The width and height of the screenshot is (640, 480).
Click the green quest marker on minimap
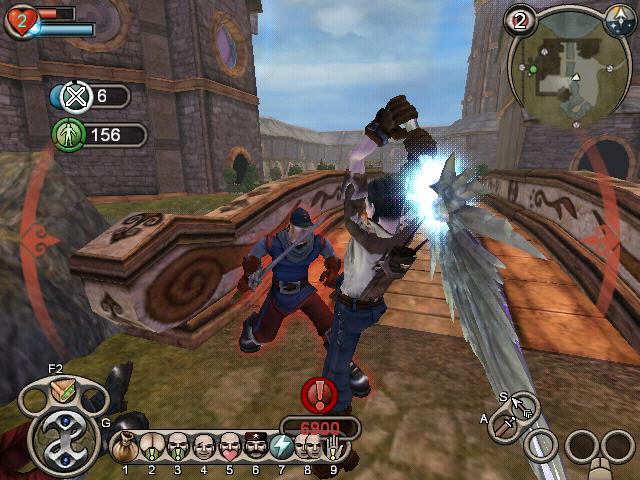pyautogui.click(x=533, y=69)
